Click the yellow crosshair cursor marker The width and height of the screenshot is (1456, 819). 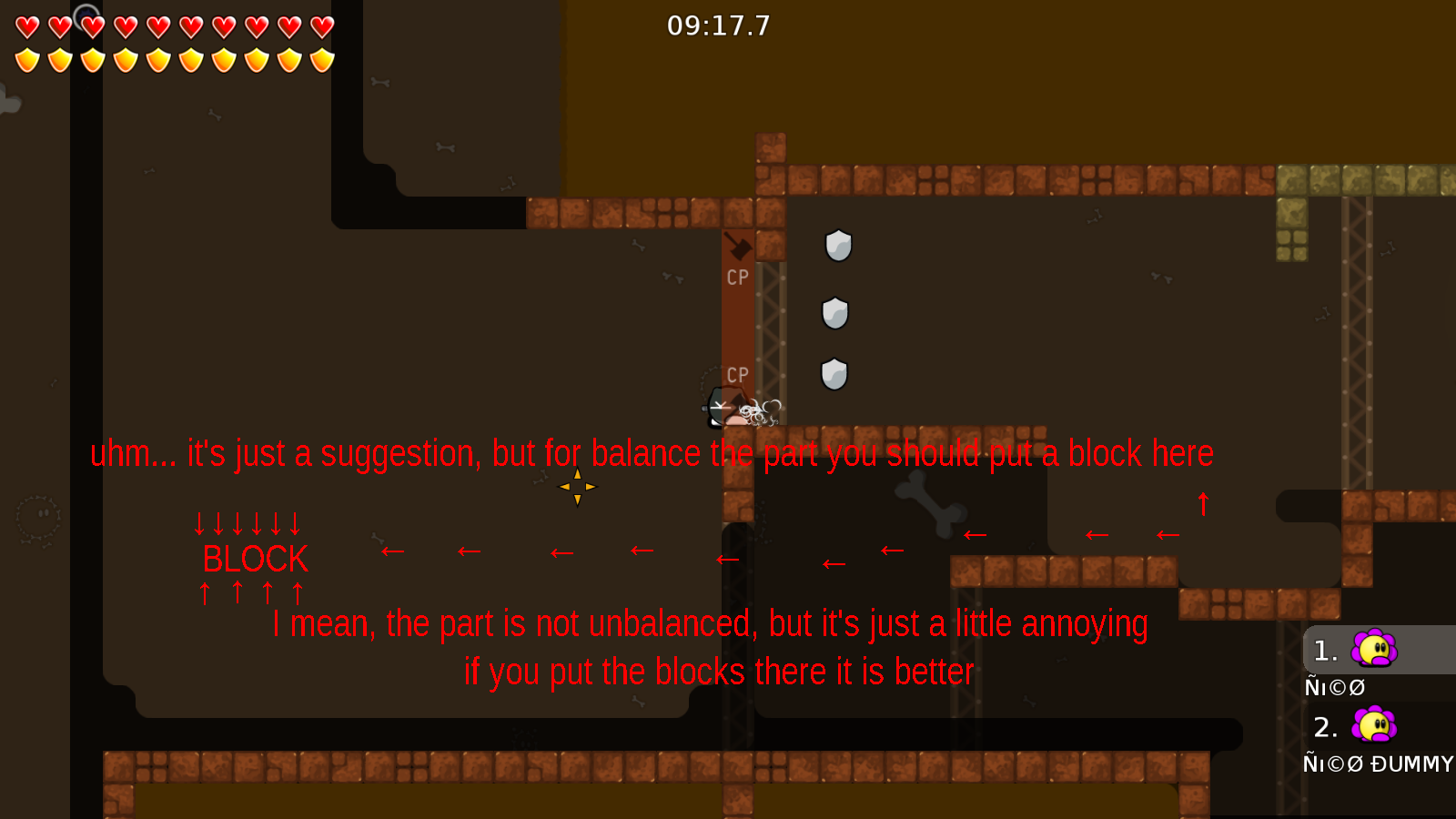coord(577,487)
